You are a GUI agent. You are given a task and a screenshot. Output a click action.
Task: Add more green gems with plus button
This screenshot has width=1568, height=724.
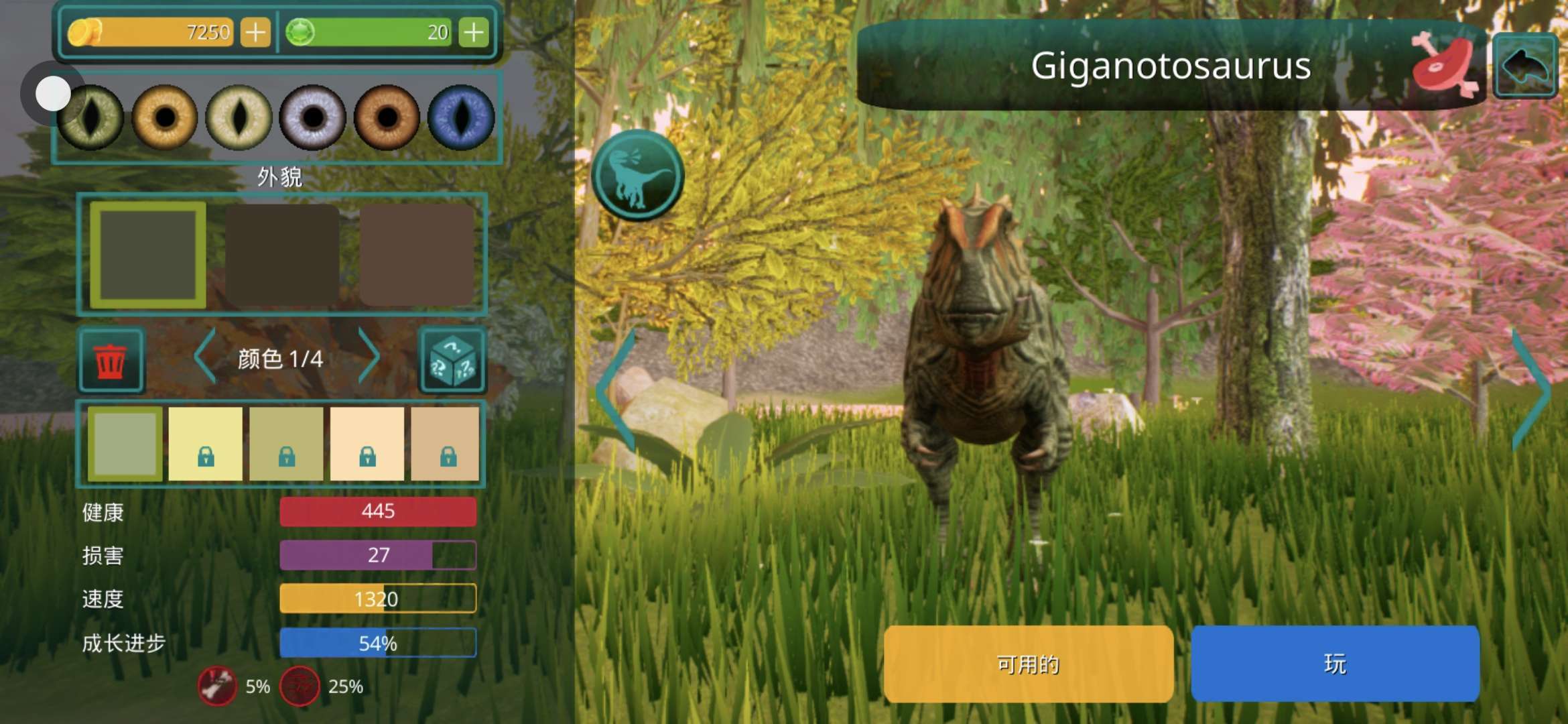point(474,32)
